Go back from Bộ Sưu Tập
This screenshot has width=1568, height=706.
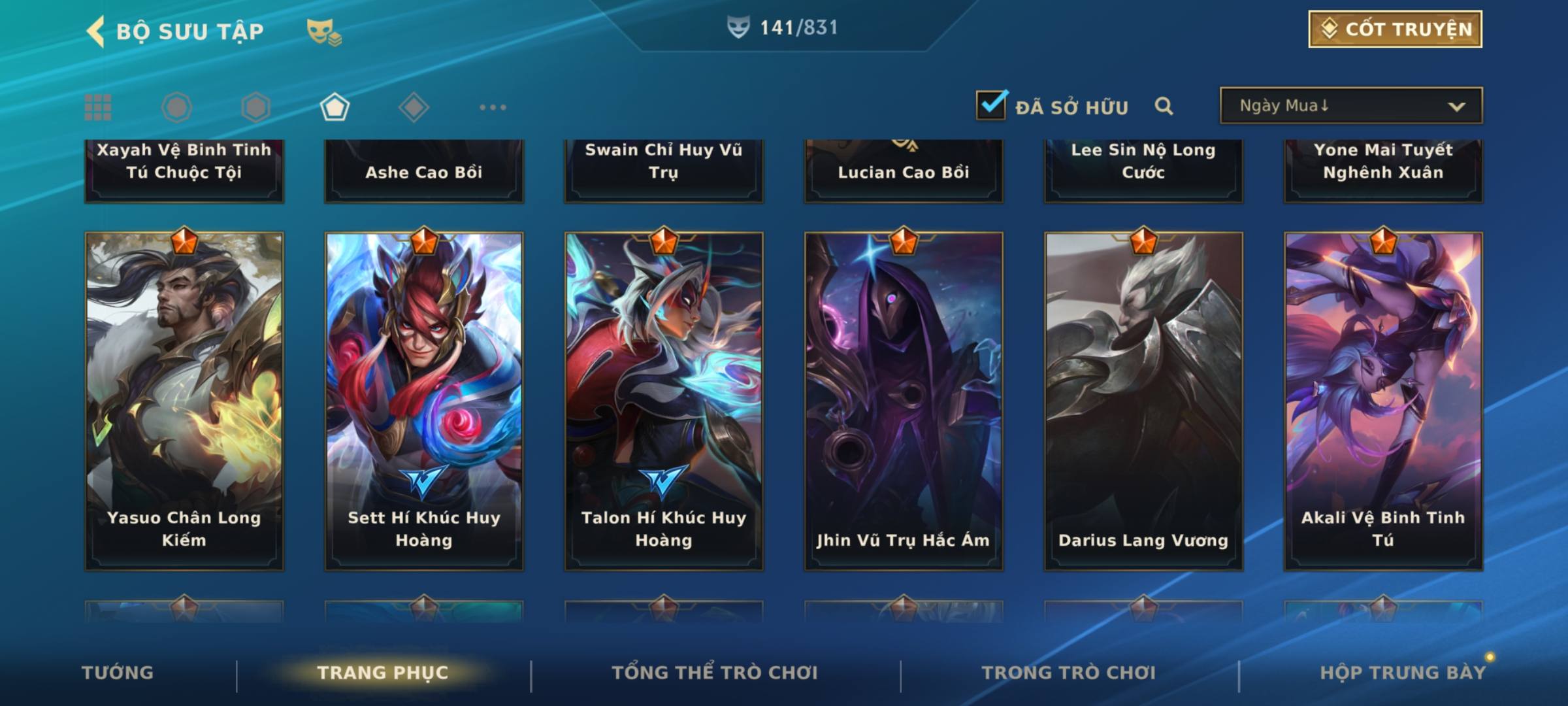click(x=96, y=31)
